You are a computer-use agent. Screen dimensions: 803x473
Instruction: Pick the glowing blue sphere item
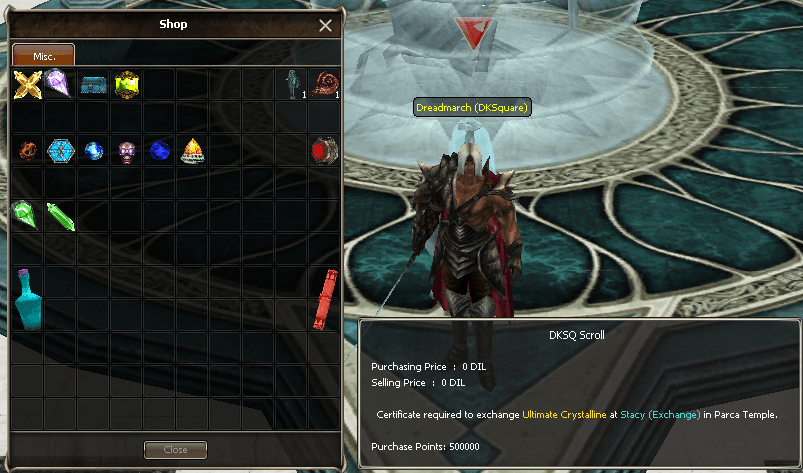coord(93,150)
